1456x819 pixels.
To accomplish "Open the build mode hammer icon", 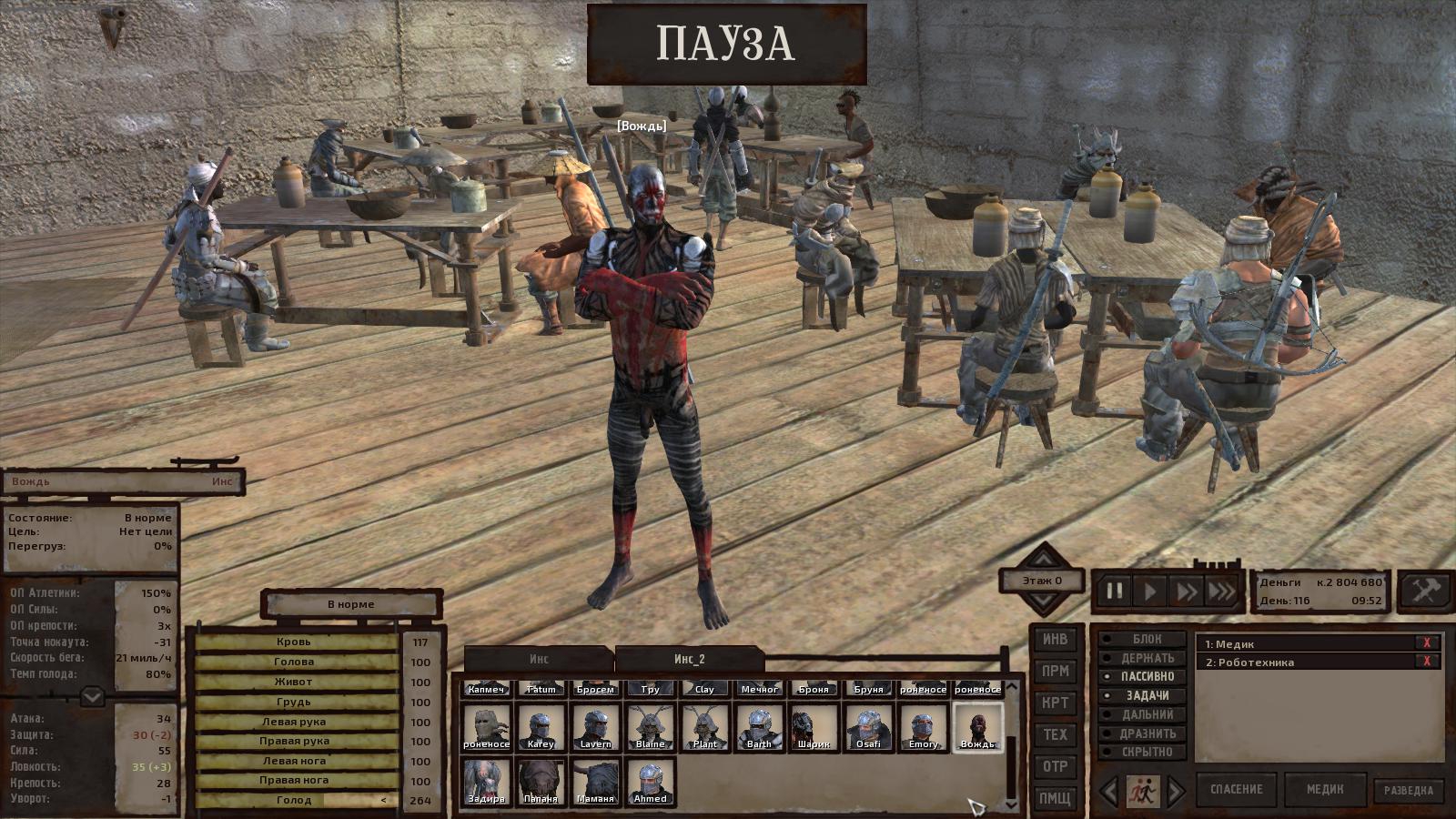I will [x=1423, y=591].
